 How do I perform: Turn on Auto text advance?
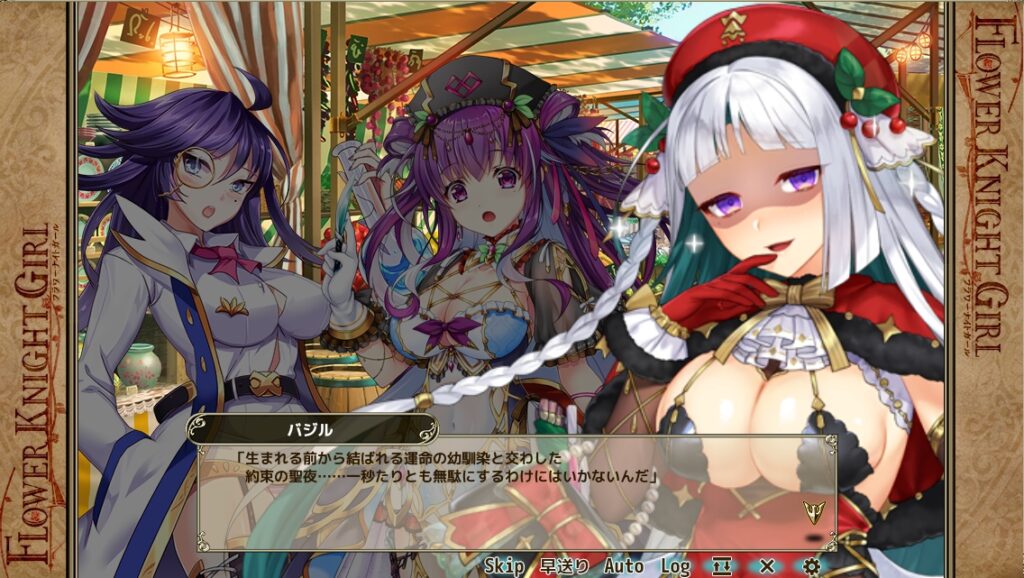click(x=623, y=566)
